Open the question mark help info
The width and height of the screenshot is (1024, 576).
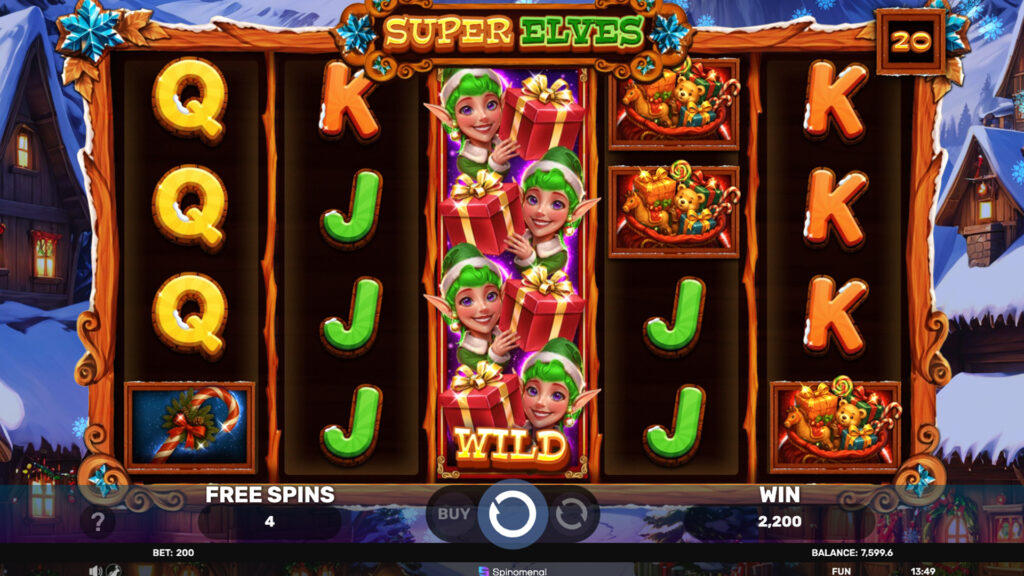pyautogui.click(x=97, y=521)
